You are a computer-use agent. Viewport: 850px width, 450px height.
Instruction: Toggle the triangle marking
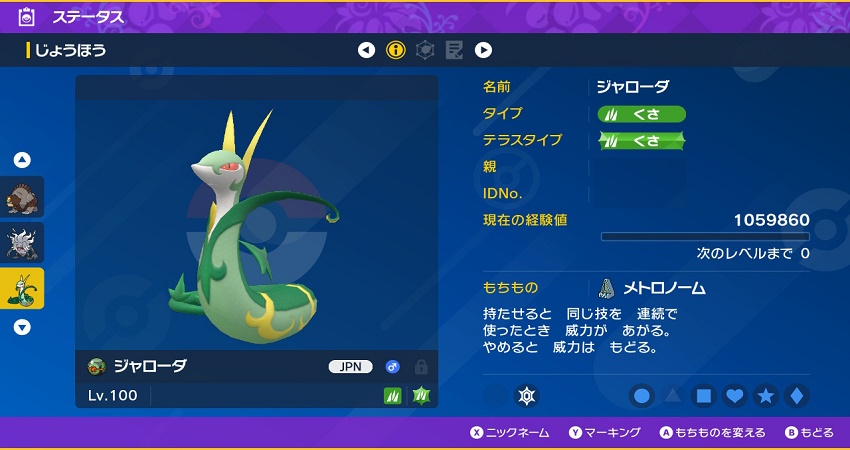673,397
